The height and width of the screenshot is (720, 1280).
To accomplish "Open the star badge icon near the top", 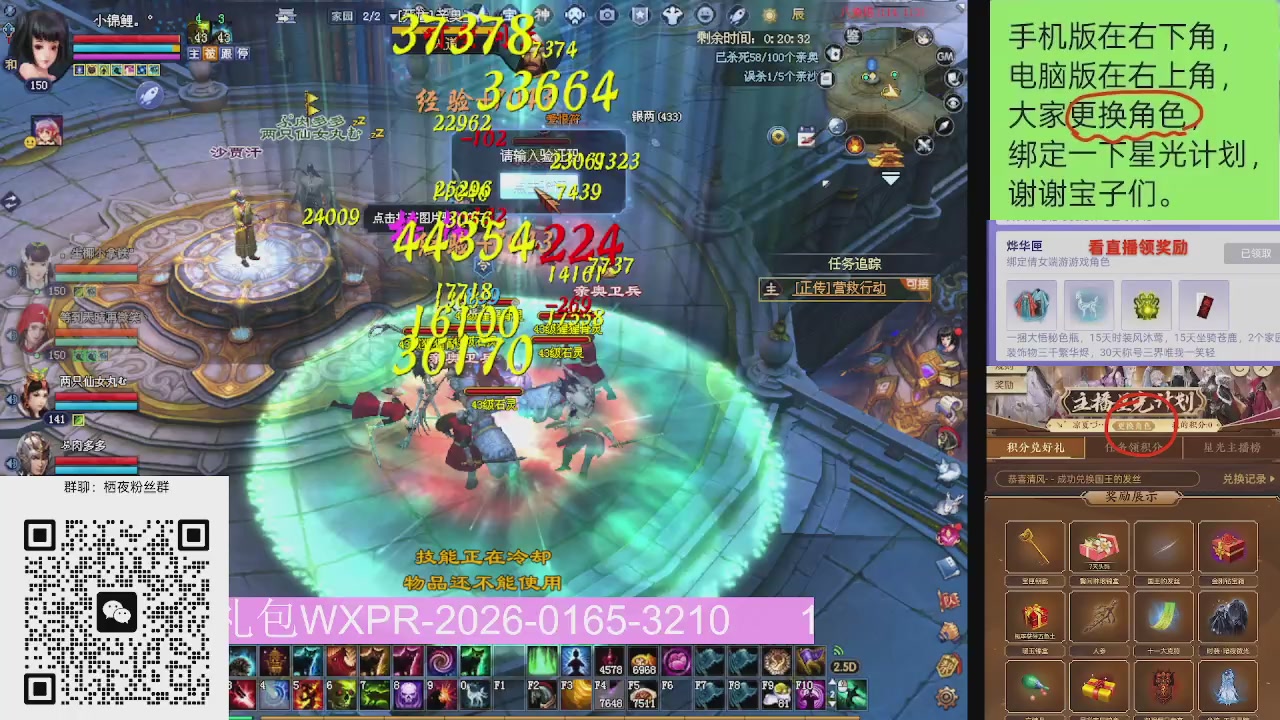I will (639, 14).
